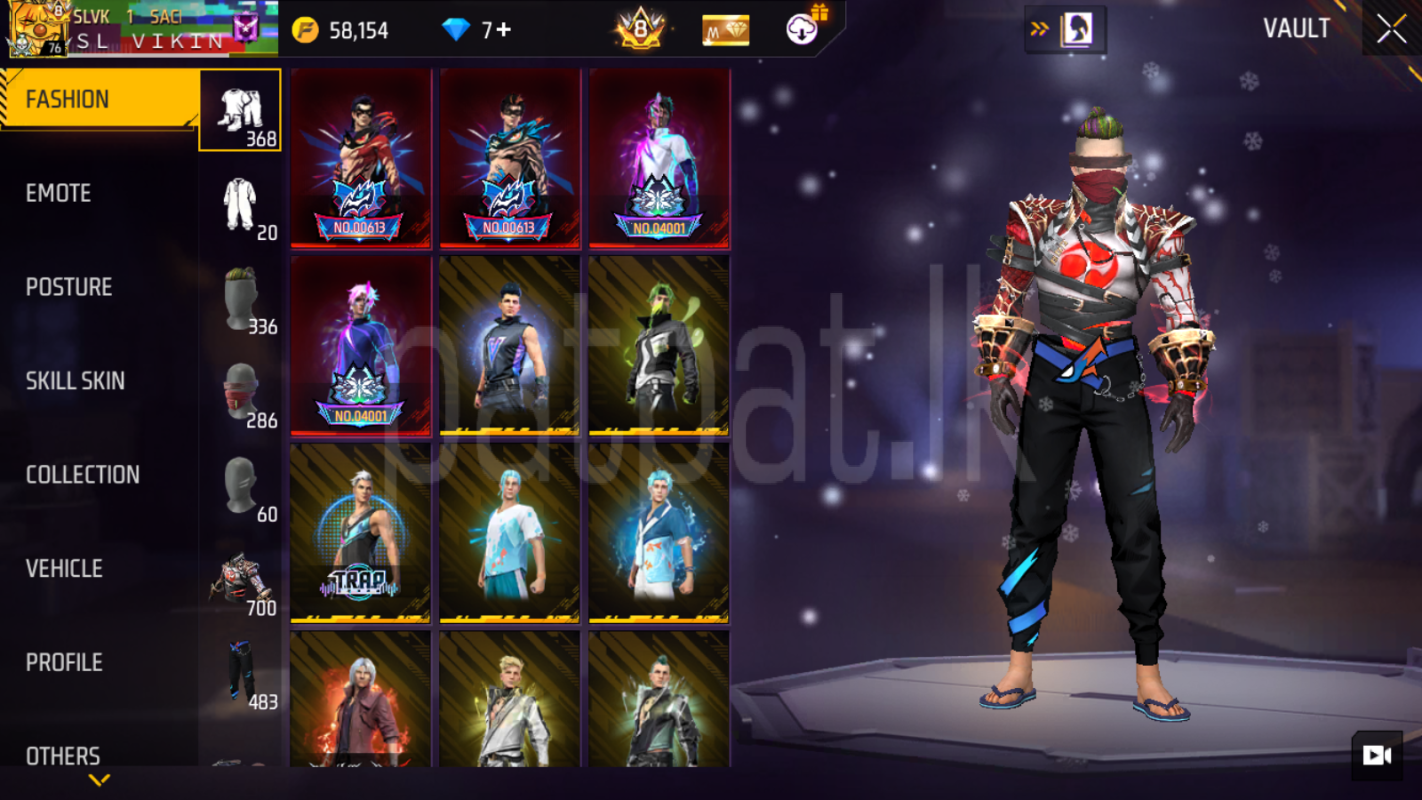
Task: Select the red face mask category
Action: (x=240, y=393)
